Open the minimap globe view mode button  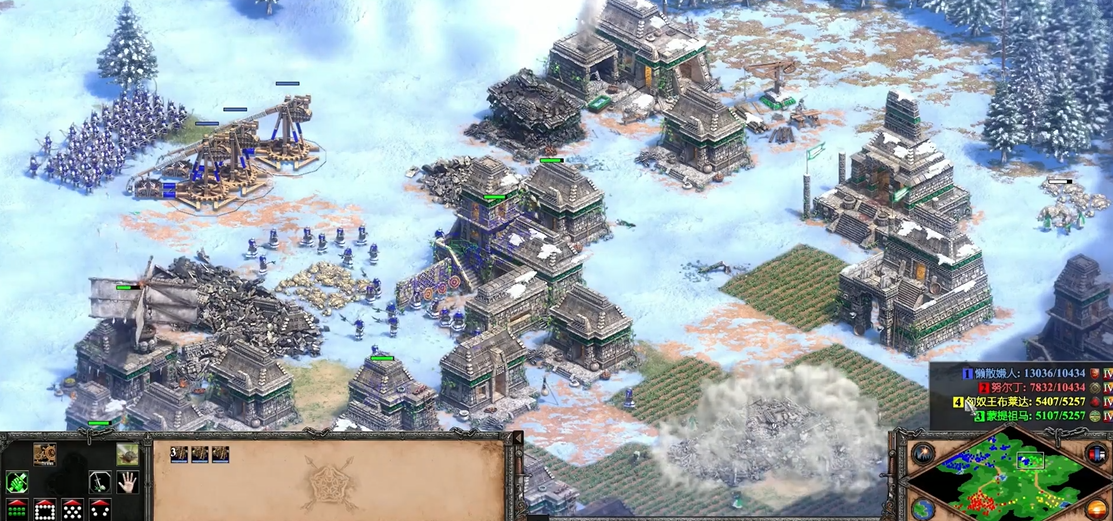click(923, 508)
